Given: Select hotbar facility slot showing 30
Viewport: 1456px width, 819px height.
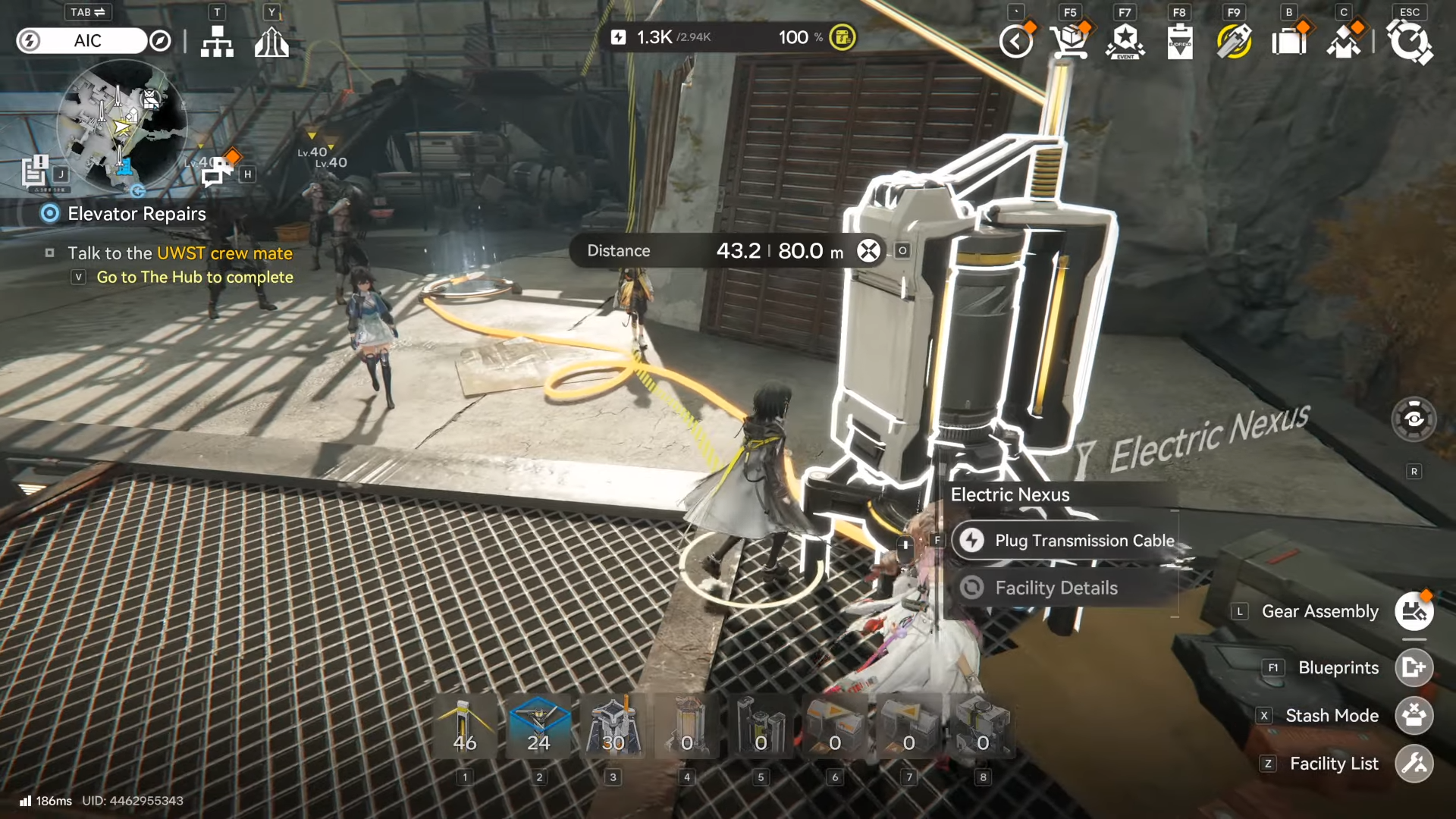Looking at the screenshot, I should pos(613,726).
